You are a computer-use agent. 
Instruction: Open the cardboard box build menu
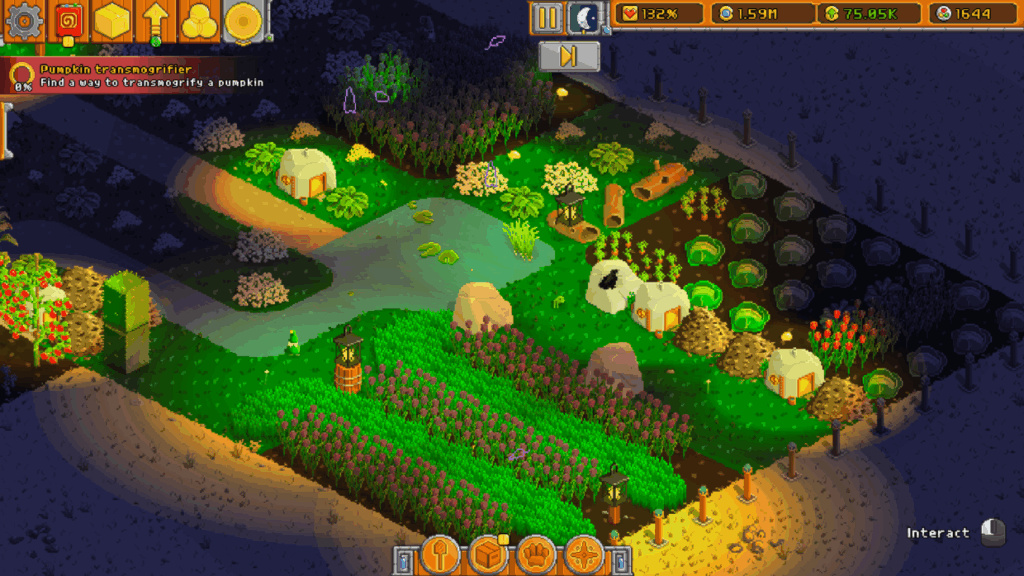click(x=489, y=553)
